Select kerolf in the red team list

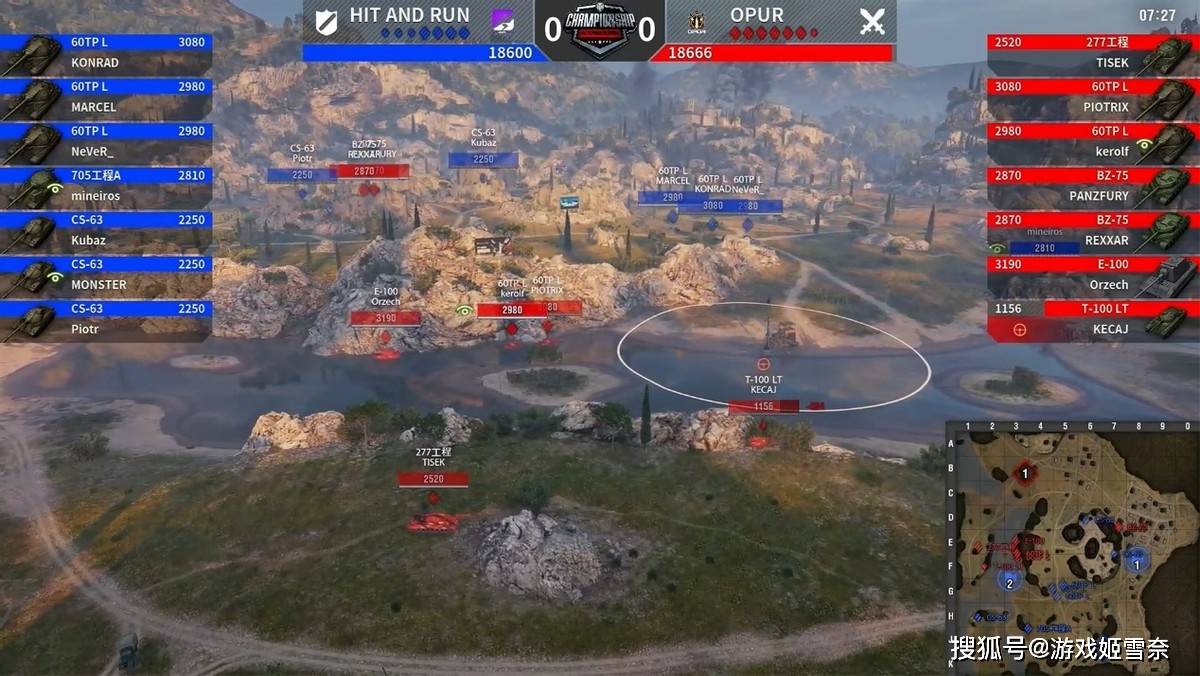[x=1092, y=141]
